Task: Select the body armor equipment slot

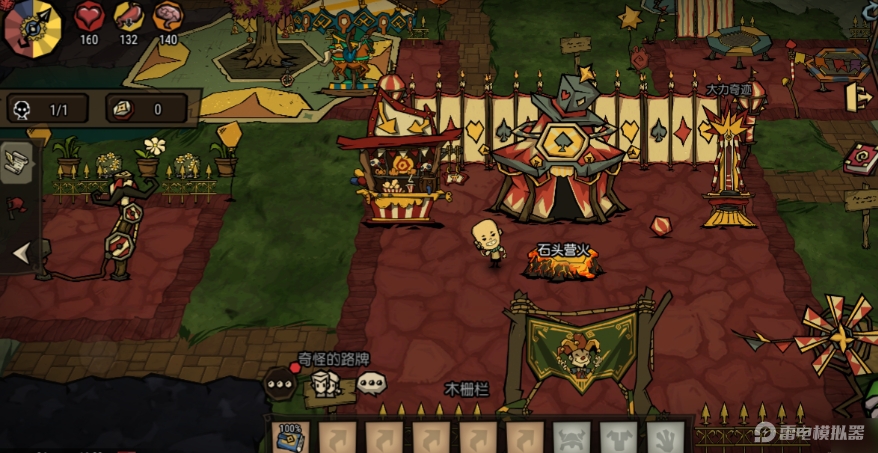Action: point(618,438)
